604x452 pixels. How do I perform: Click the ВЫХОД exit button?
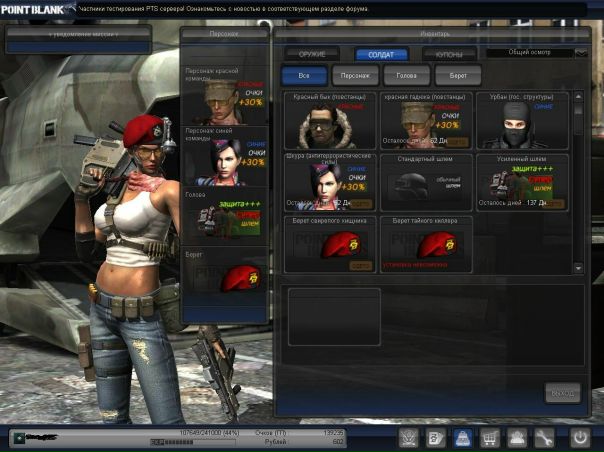click(563, 392)
